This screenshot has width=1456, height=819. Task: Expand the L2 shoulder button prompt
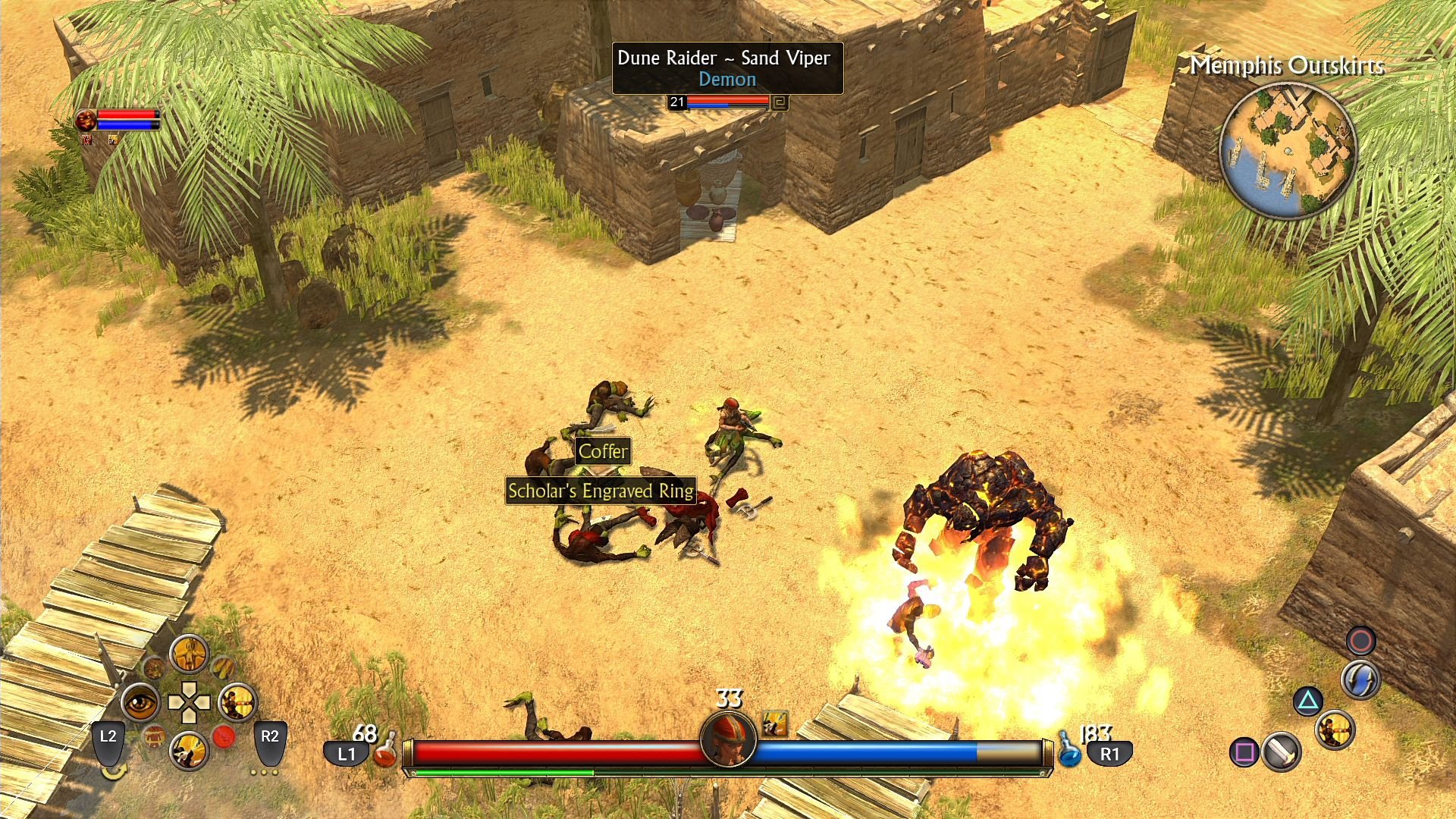click(108, 744)
